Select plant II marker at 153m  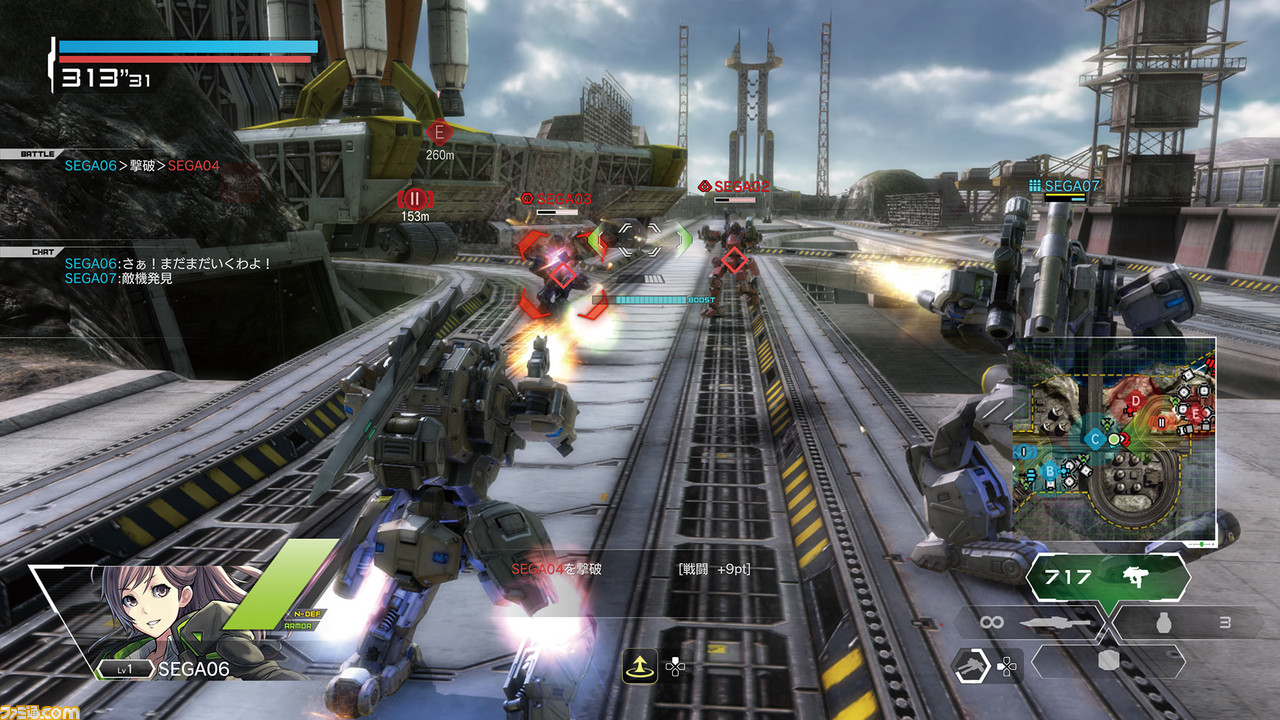tap(413, 197)
